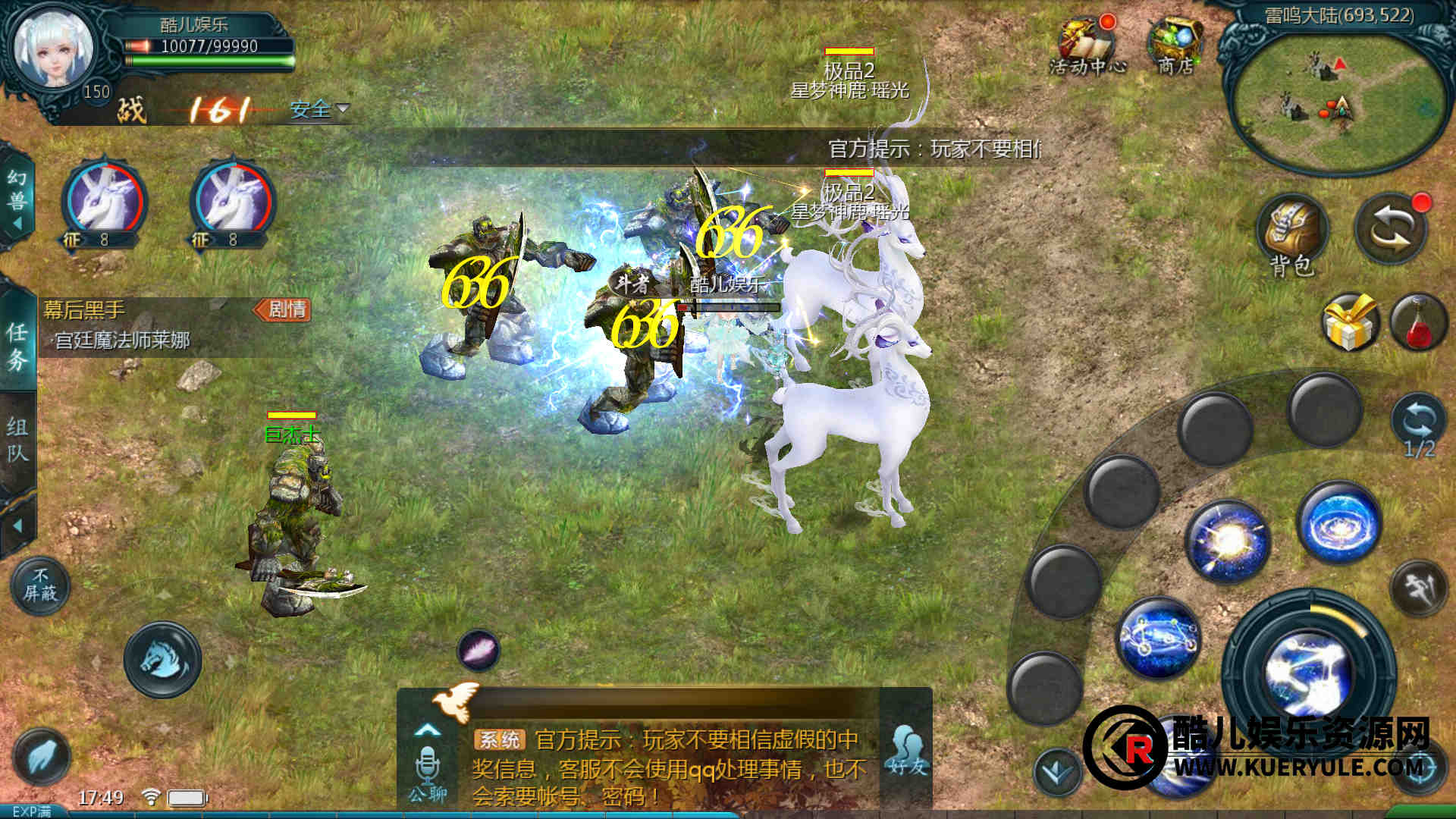The image size is (1456, 819).
Task: Switch to the 任务 quest tab
Action: pyautogui.click(x=17, y=345)
